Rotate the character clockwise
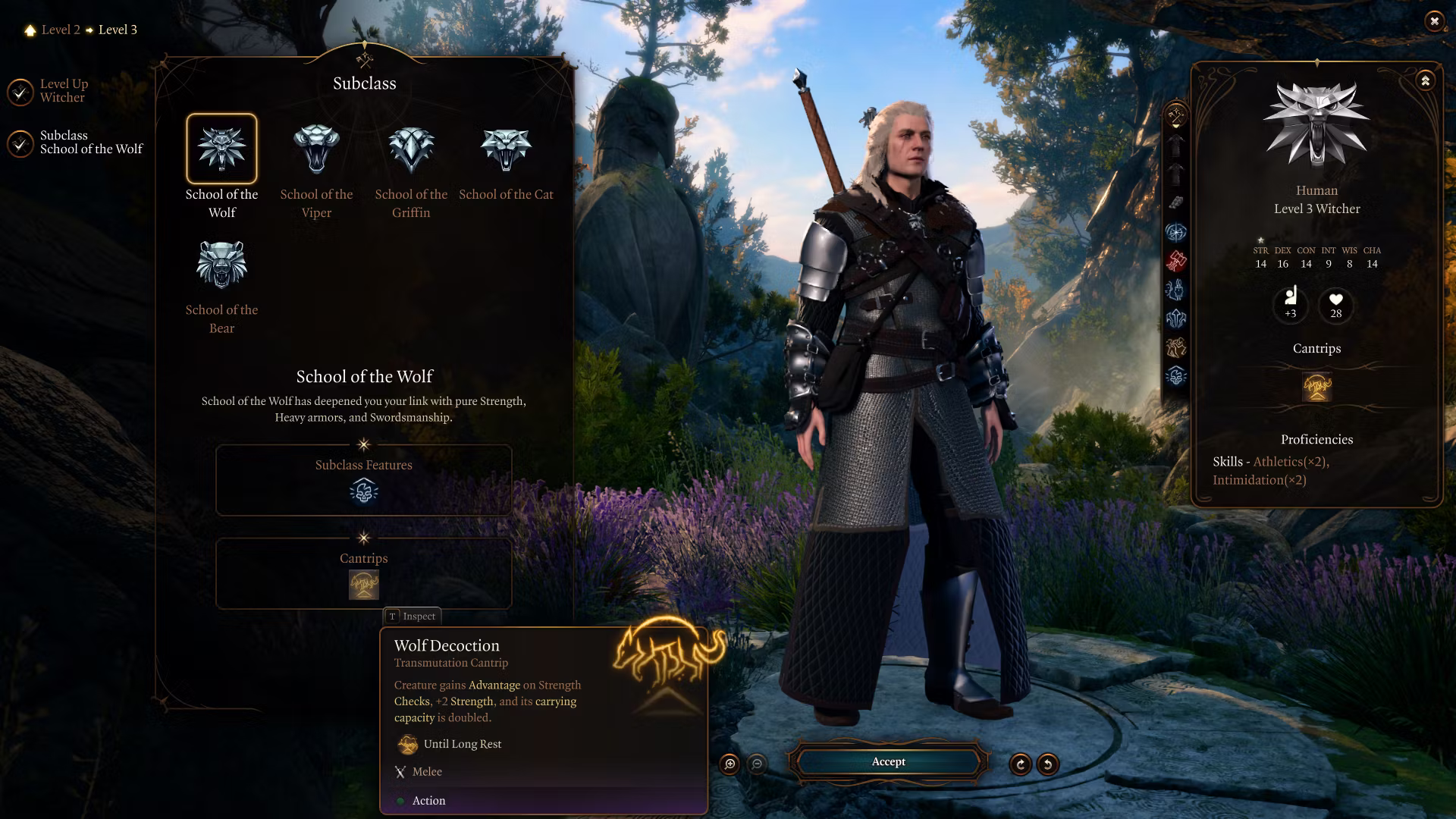The width and height of the screenshot is (1456, 819). (1021, 764)
